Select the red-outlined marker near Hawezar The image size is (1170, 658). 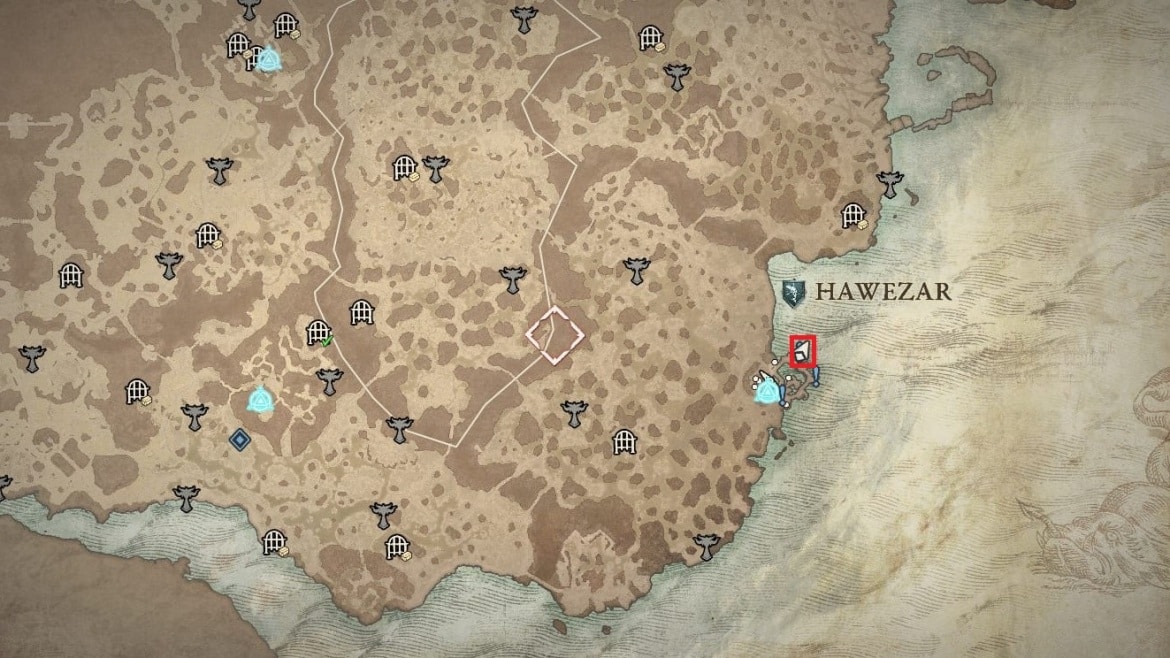point(803,352)
